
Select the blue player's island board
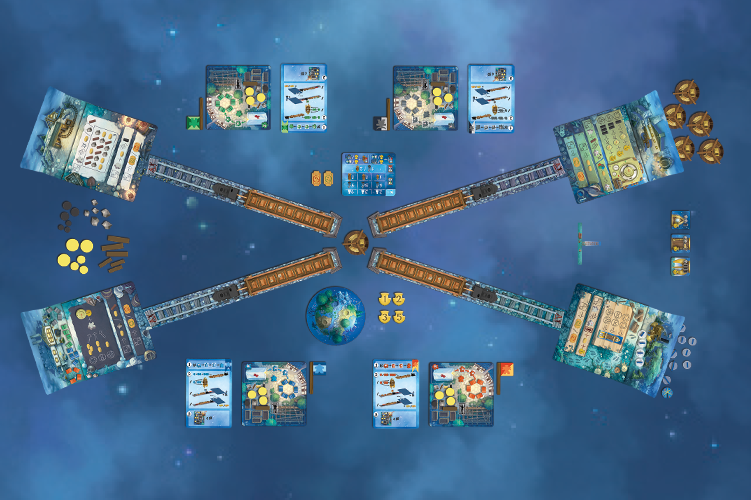pyautogui.click(x=274, y=393)
